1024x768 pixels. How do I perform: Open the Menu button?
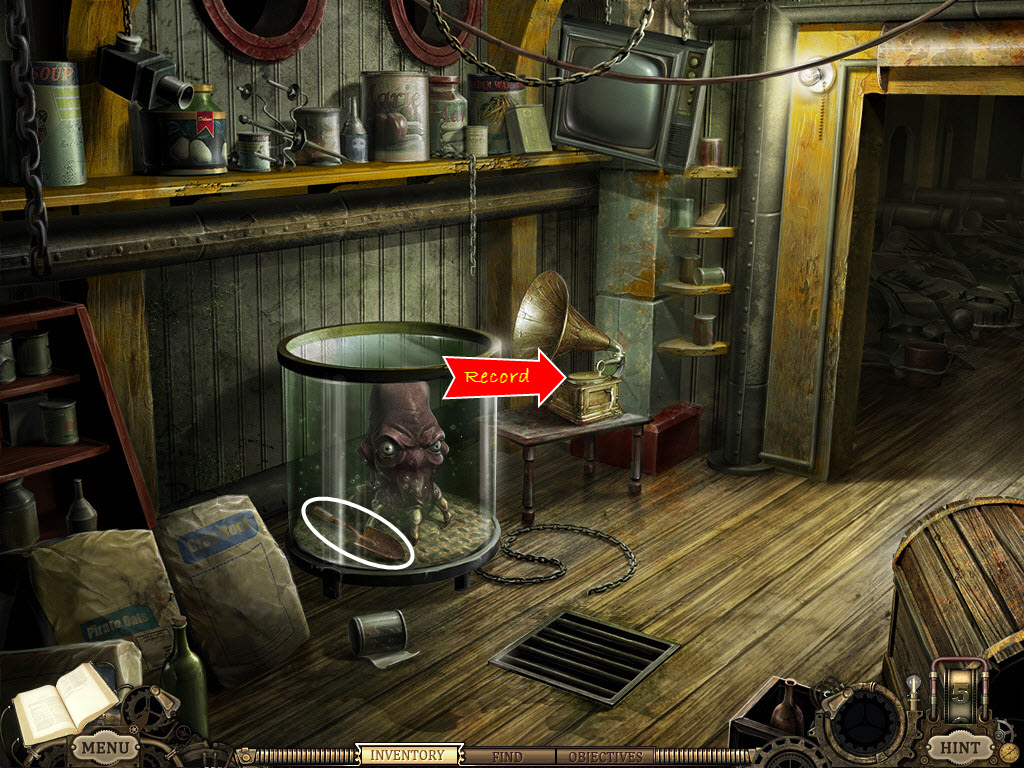tap(105, 747)
